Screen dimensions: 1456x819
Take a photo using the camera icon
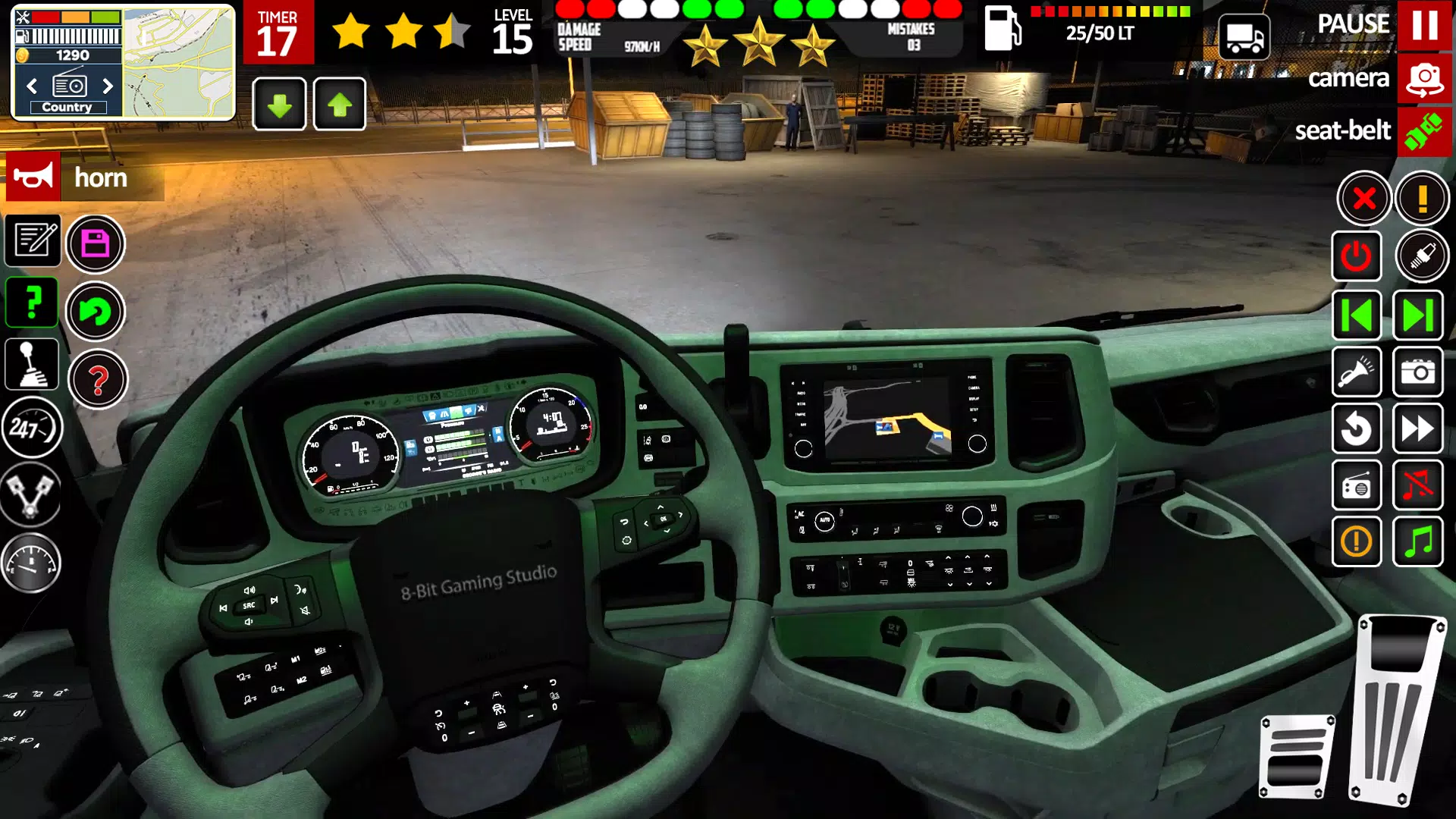(1419, 372)
